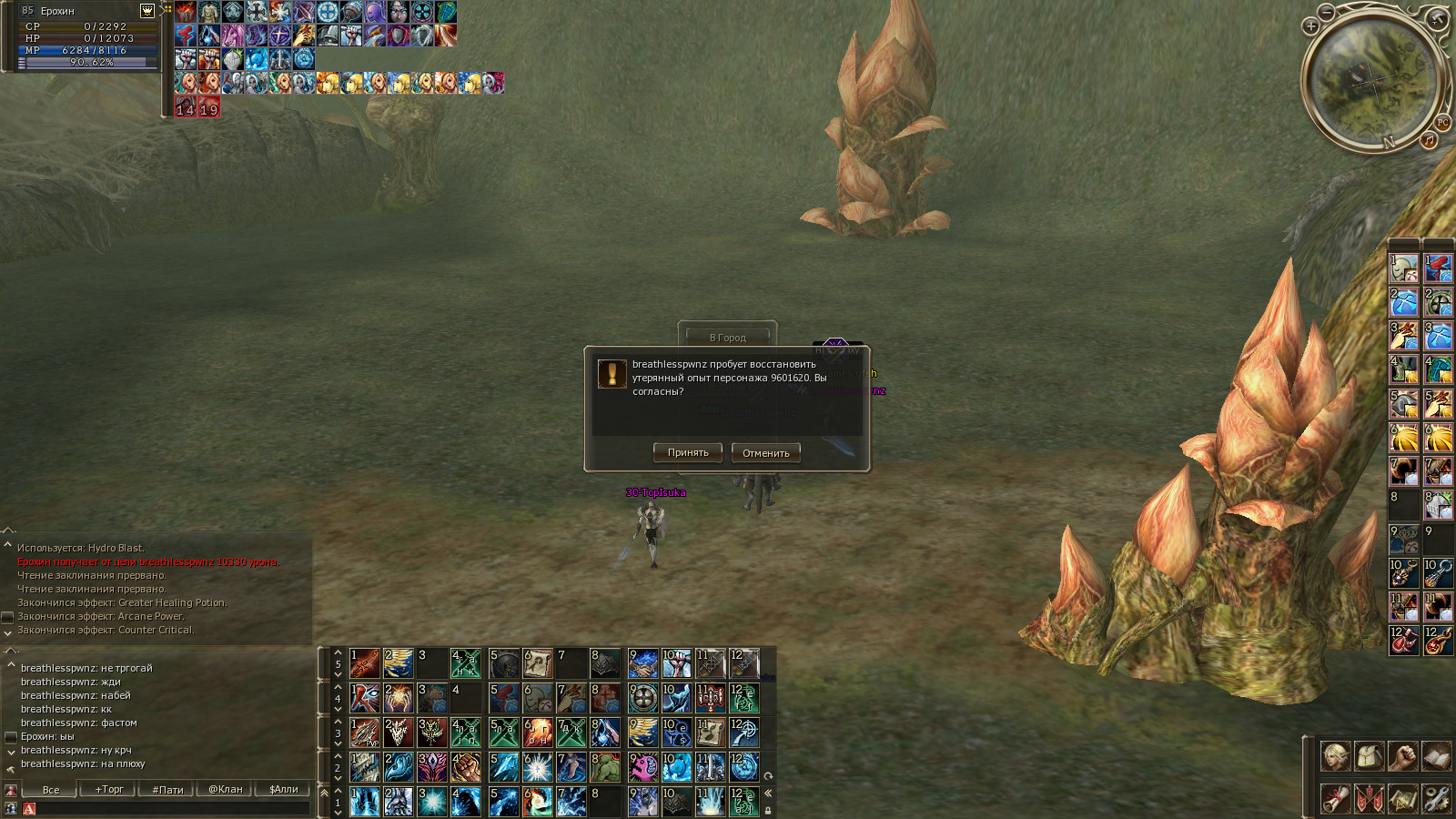1456x819 pixels.
Task: Open the inventory backpack icon
Action: pos(1369,756)
